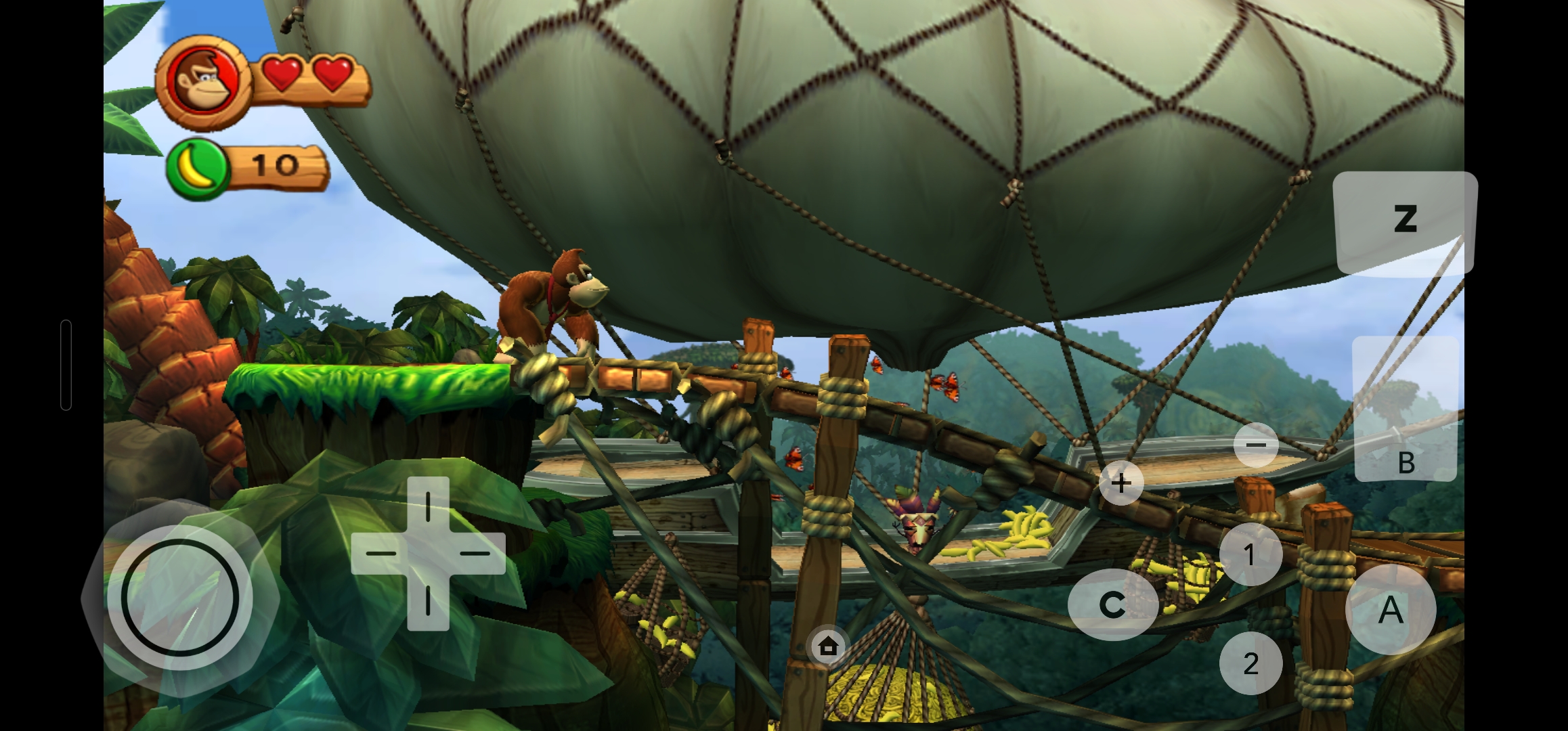Tap the home button overlay
This screenshot has width=1568, height=731.
point(828,646)
